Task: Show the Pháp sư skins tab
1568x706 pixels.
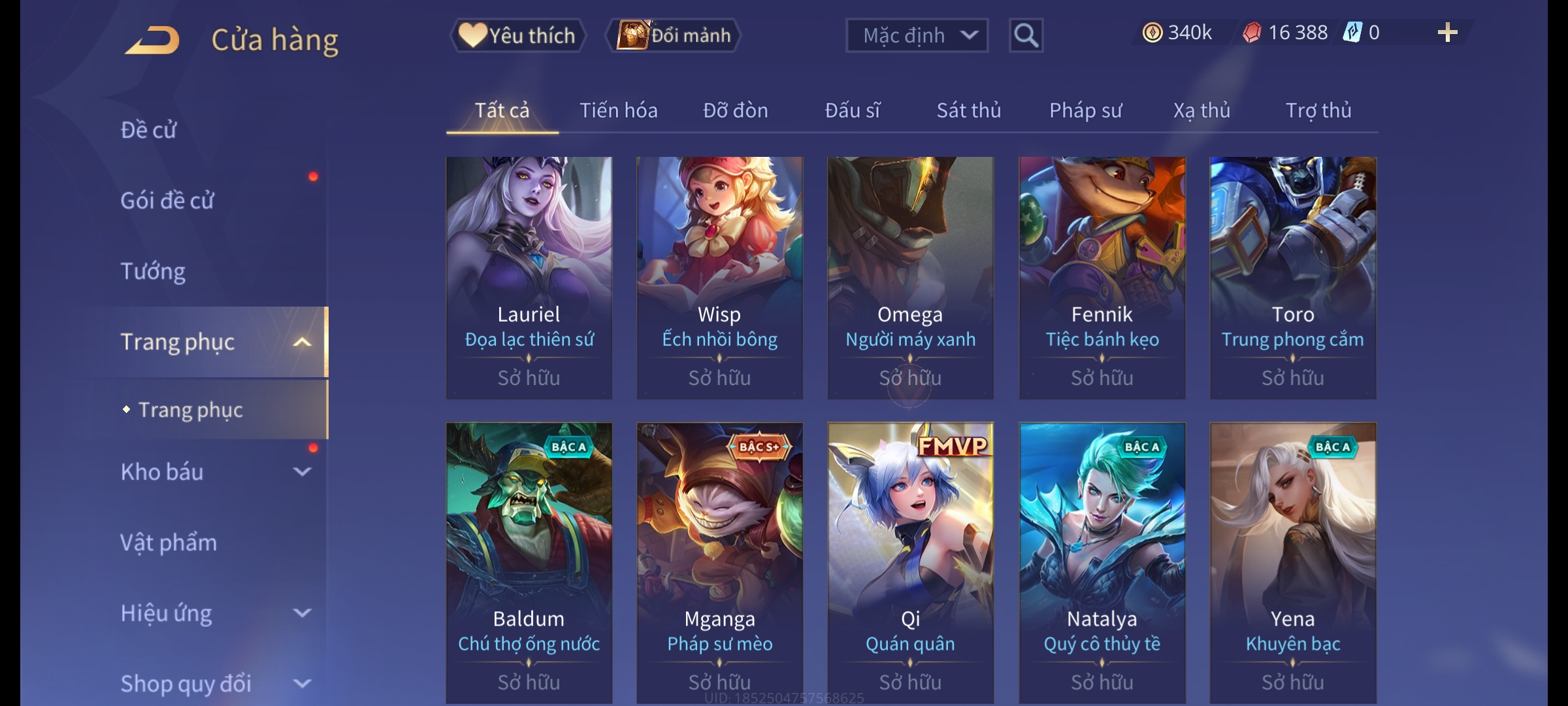Action: point(1085,110)
